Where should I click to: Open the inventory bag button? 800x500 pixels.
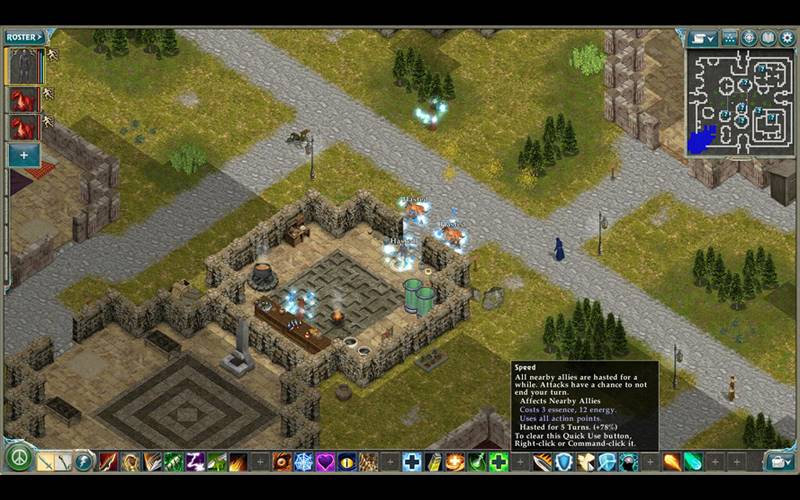point(779,460)
